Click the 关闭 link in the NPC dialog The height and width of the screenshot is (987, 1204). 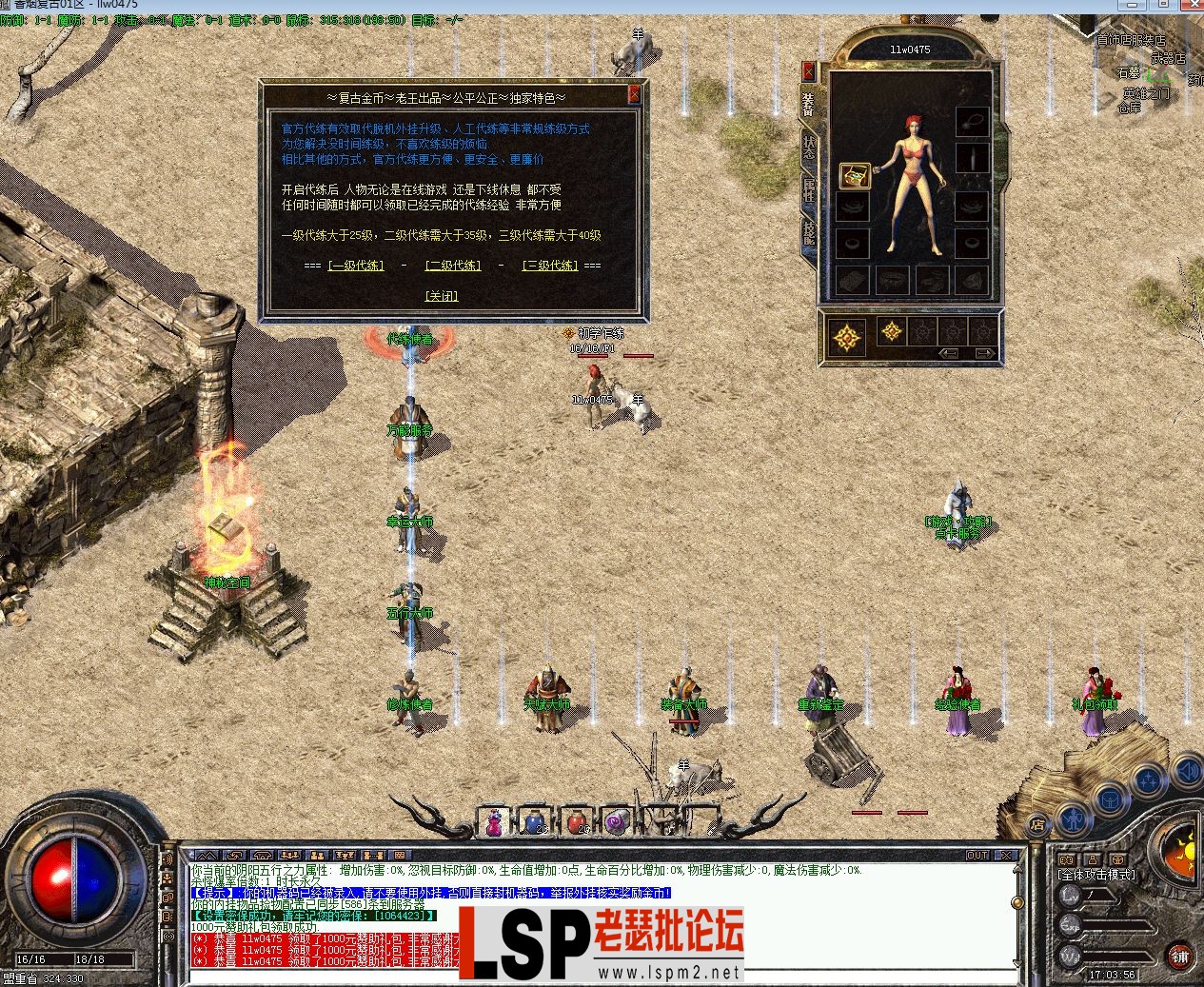tap(442, 296)
